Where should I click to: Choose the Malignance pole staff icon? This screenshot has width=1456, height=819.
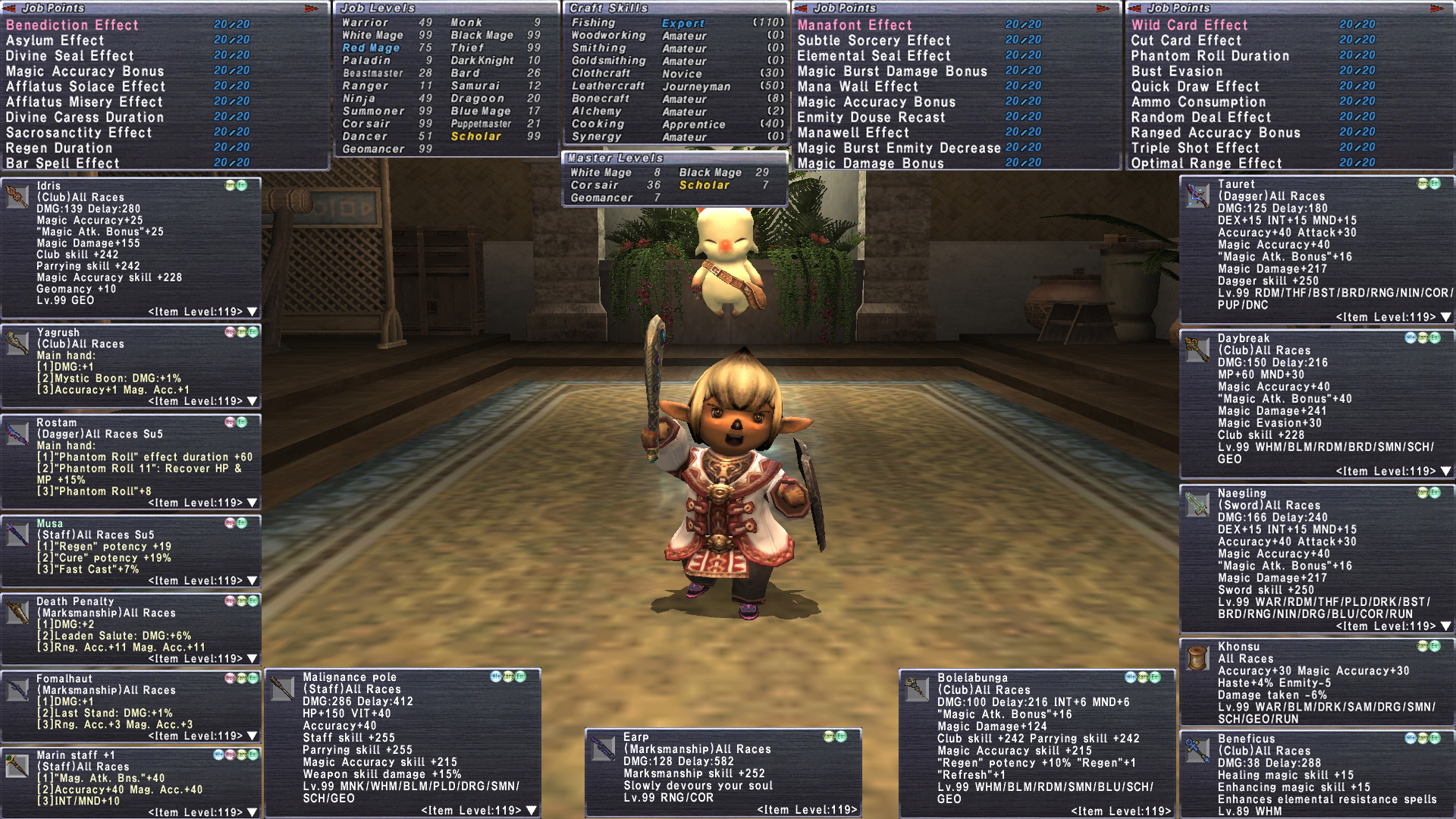[282, 689]
